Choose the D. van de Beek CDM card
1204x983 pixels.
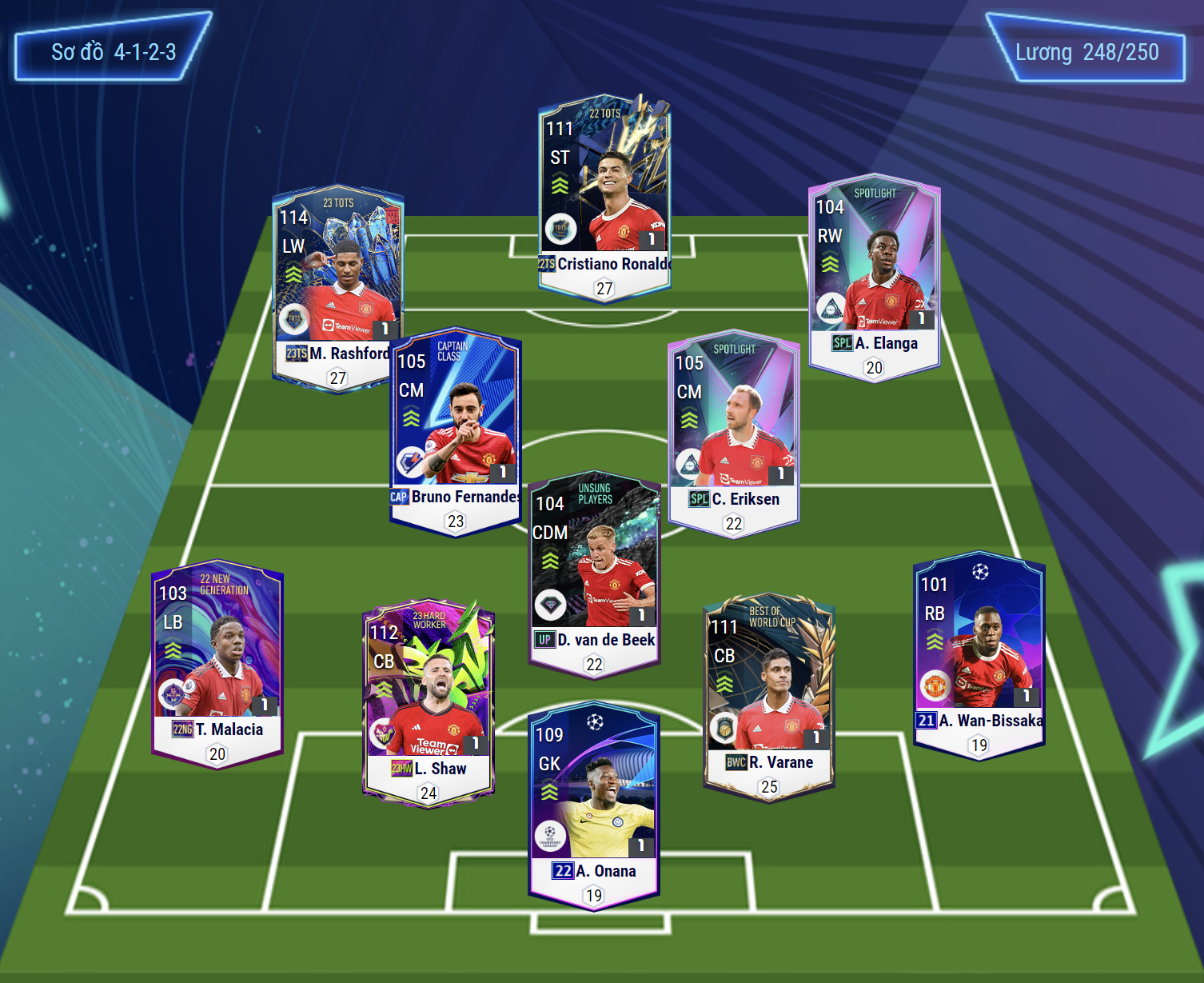594,572
